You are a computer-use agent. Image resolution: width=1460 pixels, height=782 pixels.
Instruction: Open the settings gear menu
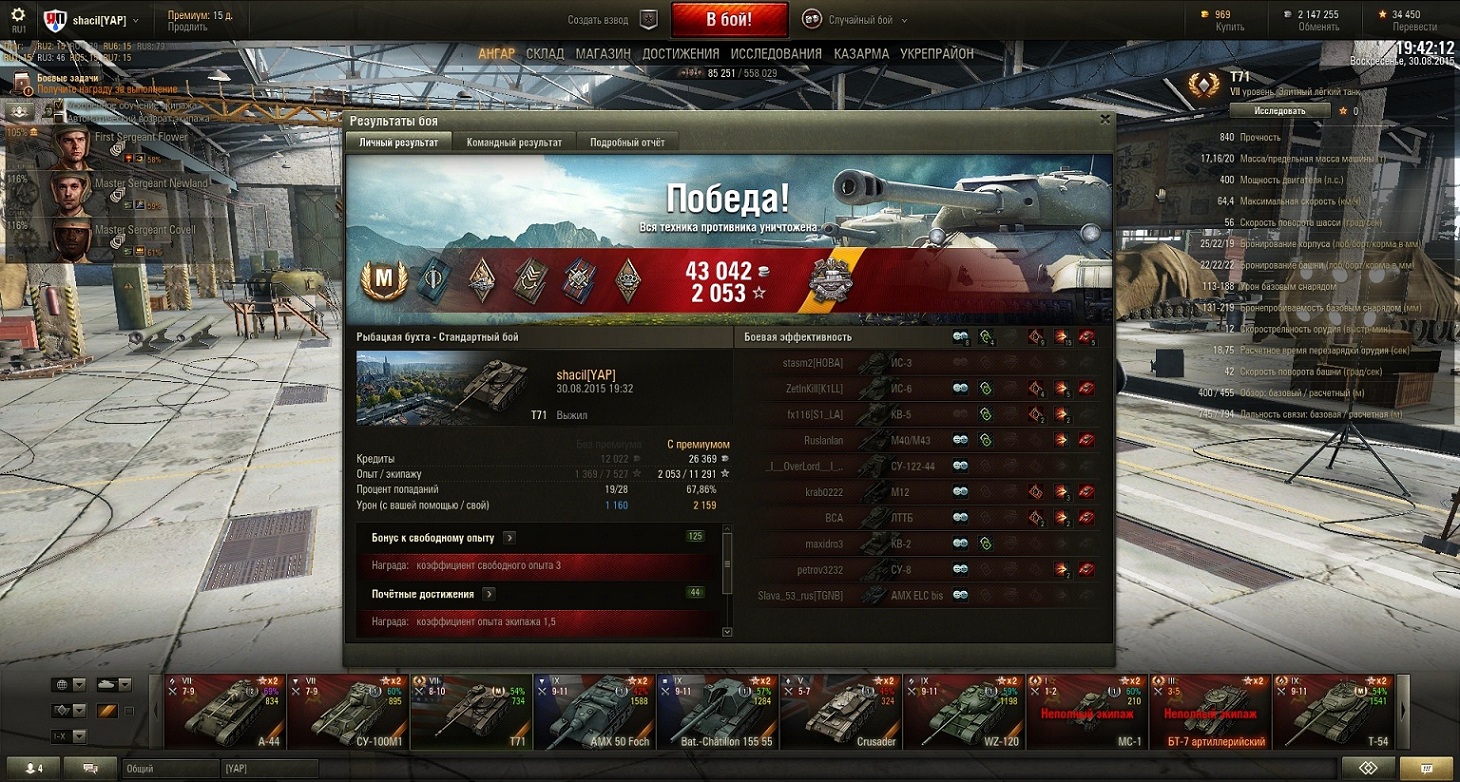coord(18,14)
